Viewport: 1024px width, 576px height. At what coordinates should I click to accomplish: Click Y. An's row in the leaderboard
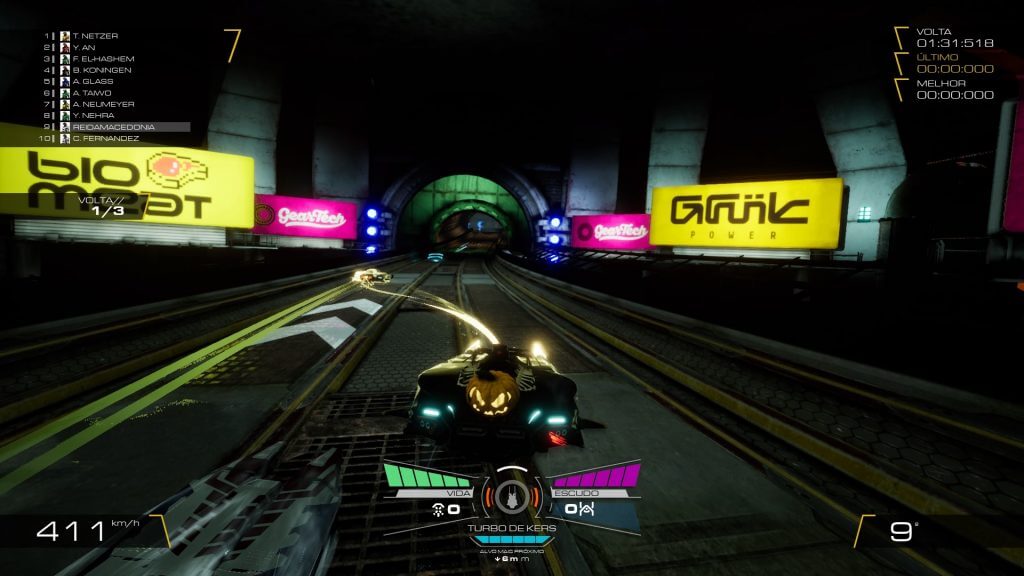tap(84, 47)
